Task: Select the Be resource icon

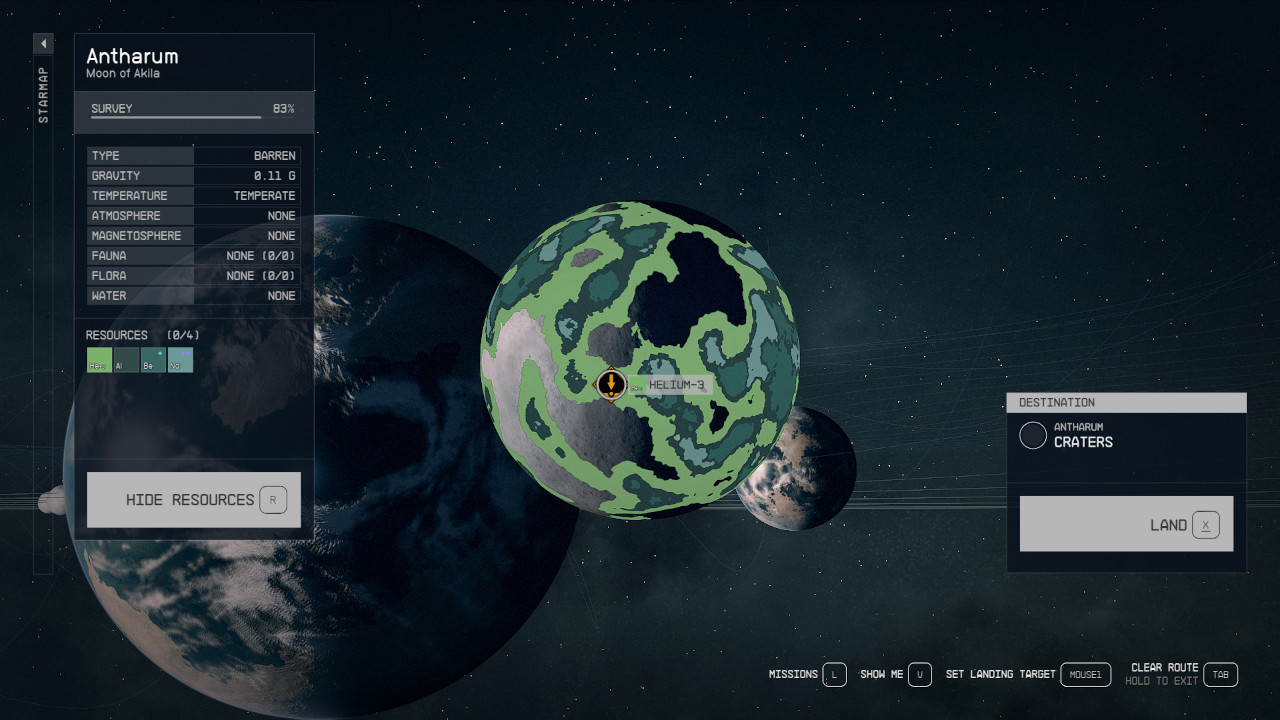Action: pos(153,360)
